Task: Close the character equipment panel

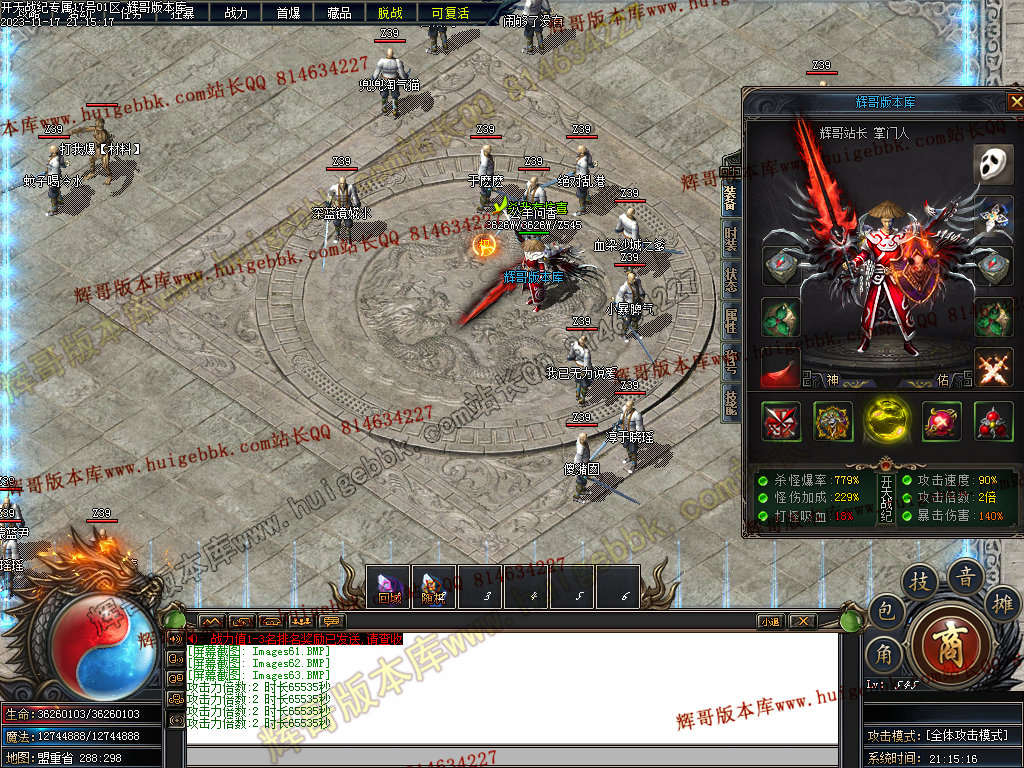Action: (1016, 101)
